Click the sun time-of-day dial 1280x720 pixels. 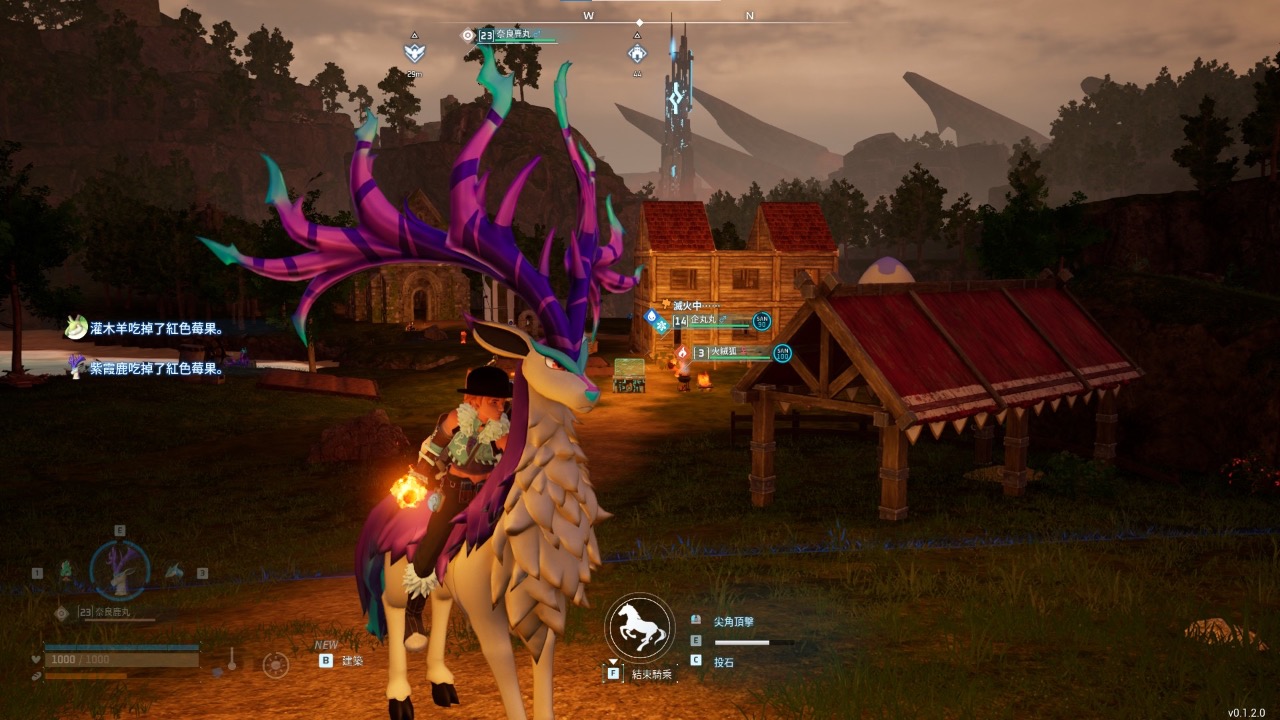click(275, 664)
